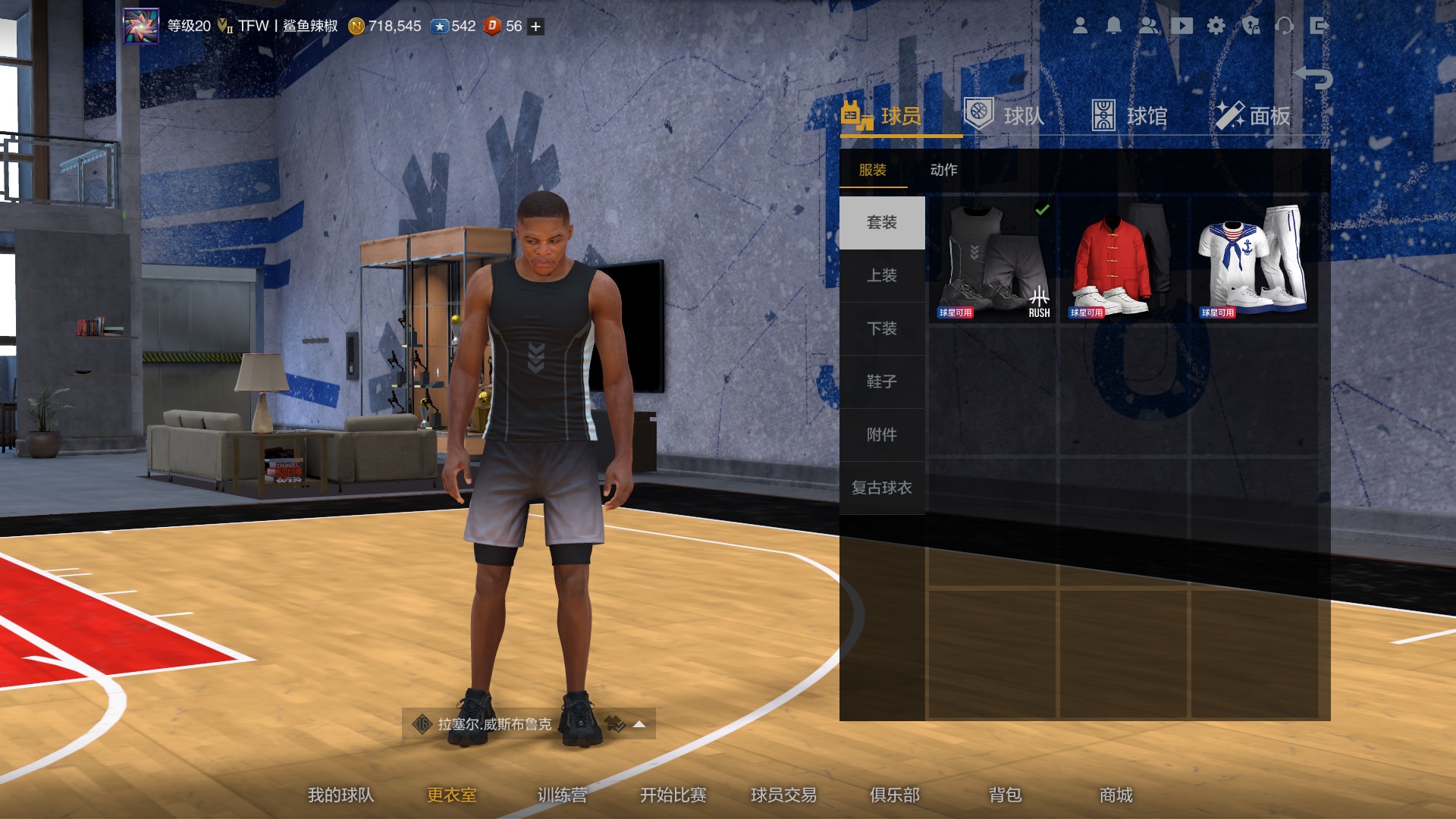Open the headset customer support icon
The height and width of the screenshot is (819, 1456).
1287,25
